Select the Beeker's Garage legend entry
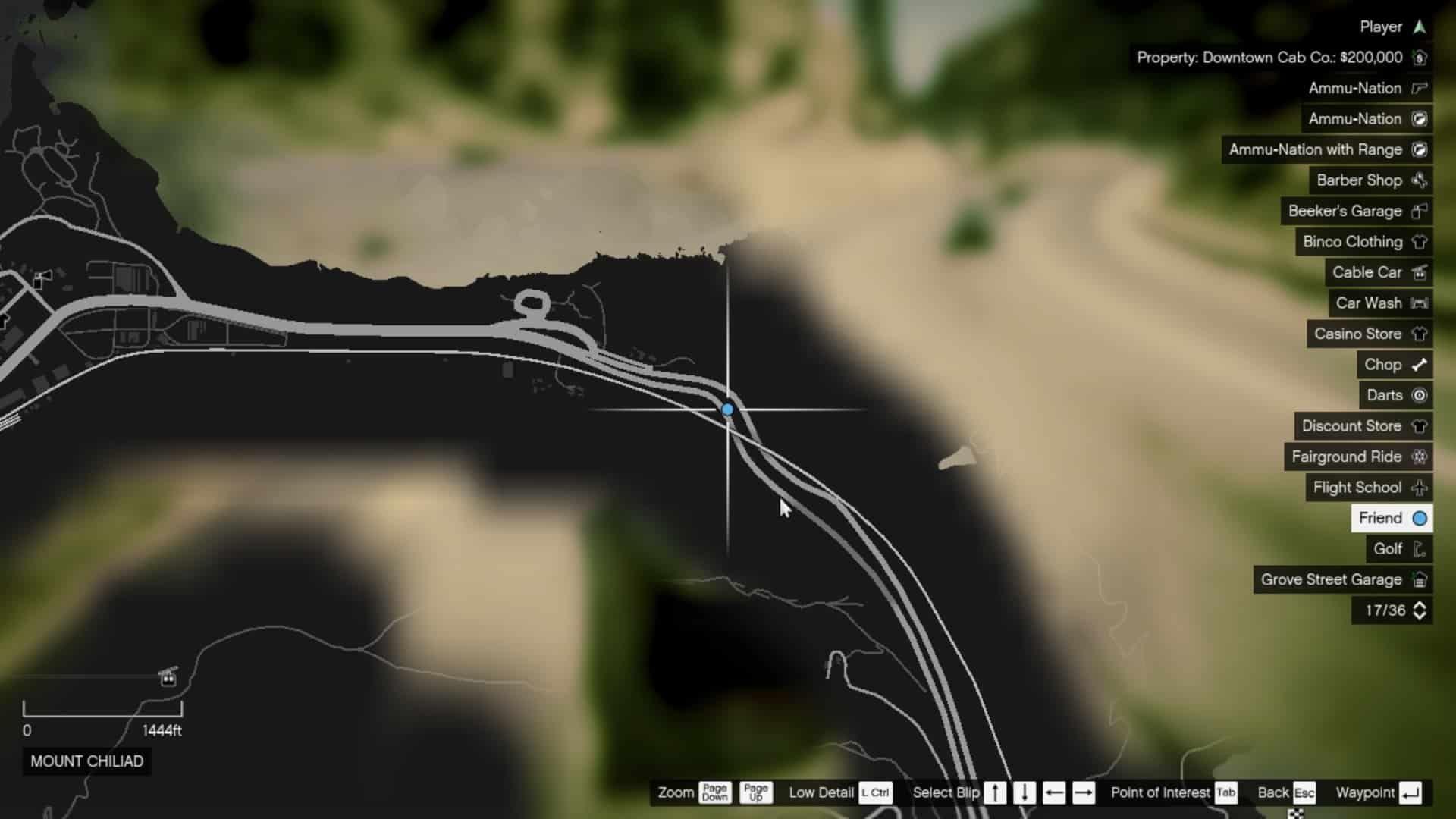 pyautogui.click(x=1357, y=211)
